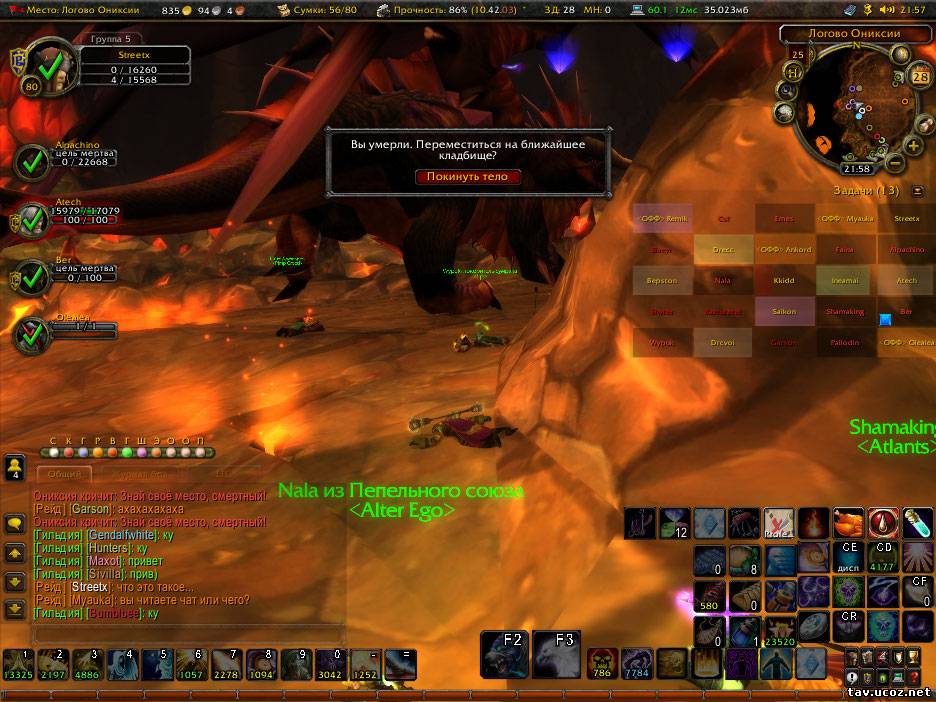The width and height of the screenshot is (936, 702).
Task: Use action bar slot one ability
Action: (18, 665)
